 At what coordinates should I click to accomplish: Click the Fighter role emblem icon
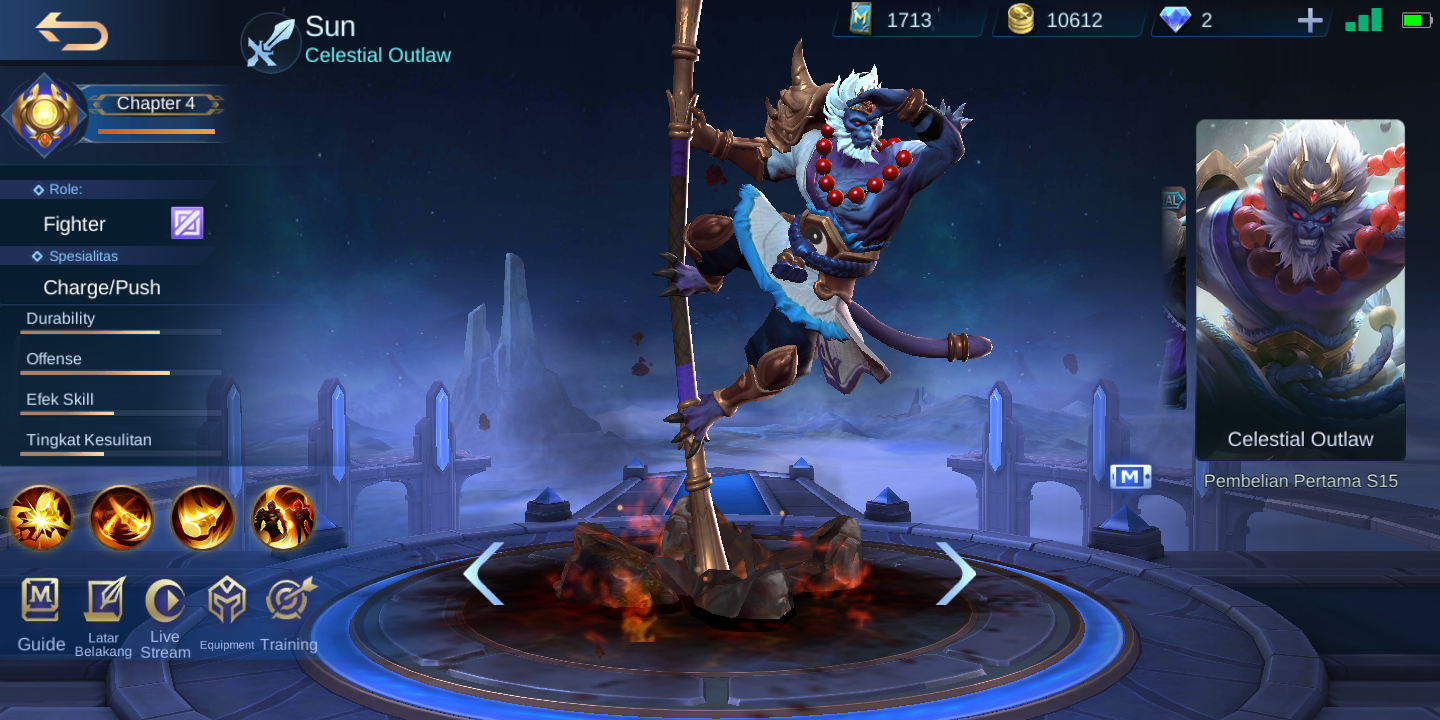pos(185,222)
